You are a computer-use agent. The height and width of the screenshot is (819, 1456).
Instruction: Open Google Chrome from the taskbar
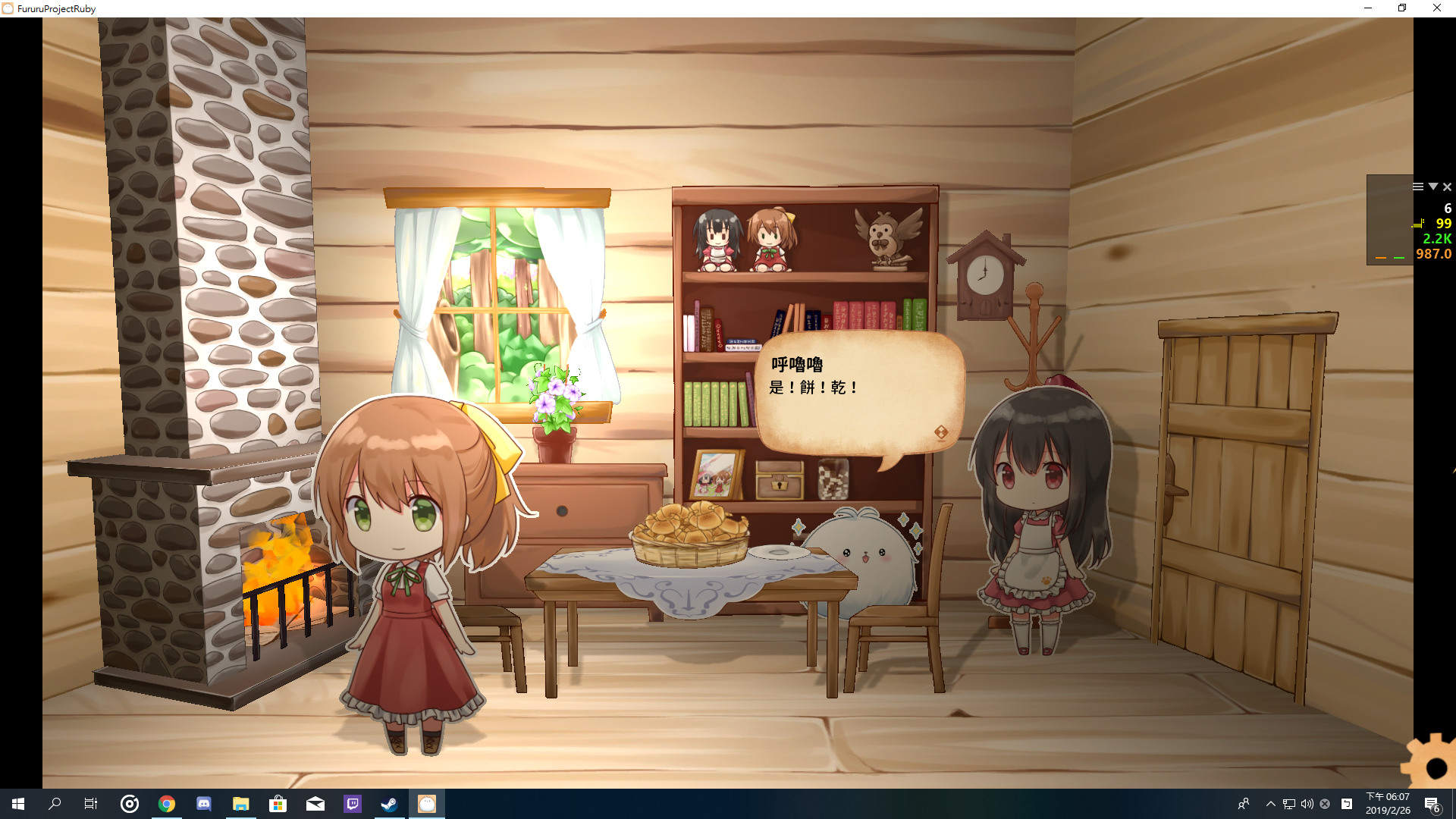click(167, 805)
